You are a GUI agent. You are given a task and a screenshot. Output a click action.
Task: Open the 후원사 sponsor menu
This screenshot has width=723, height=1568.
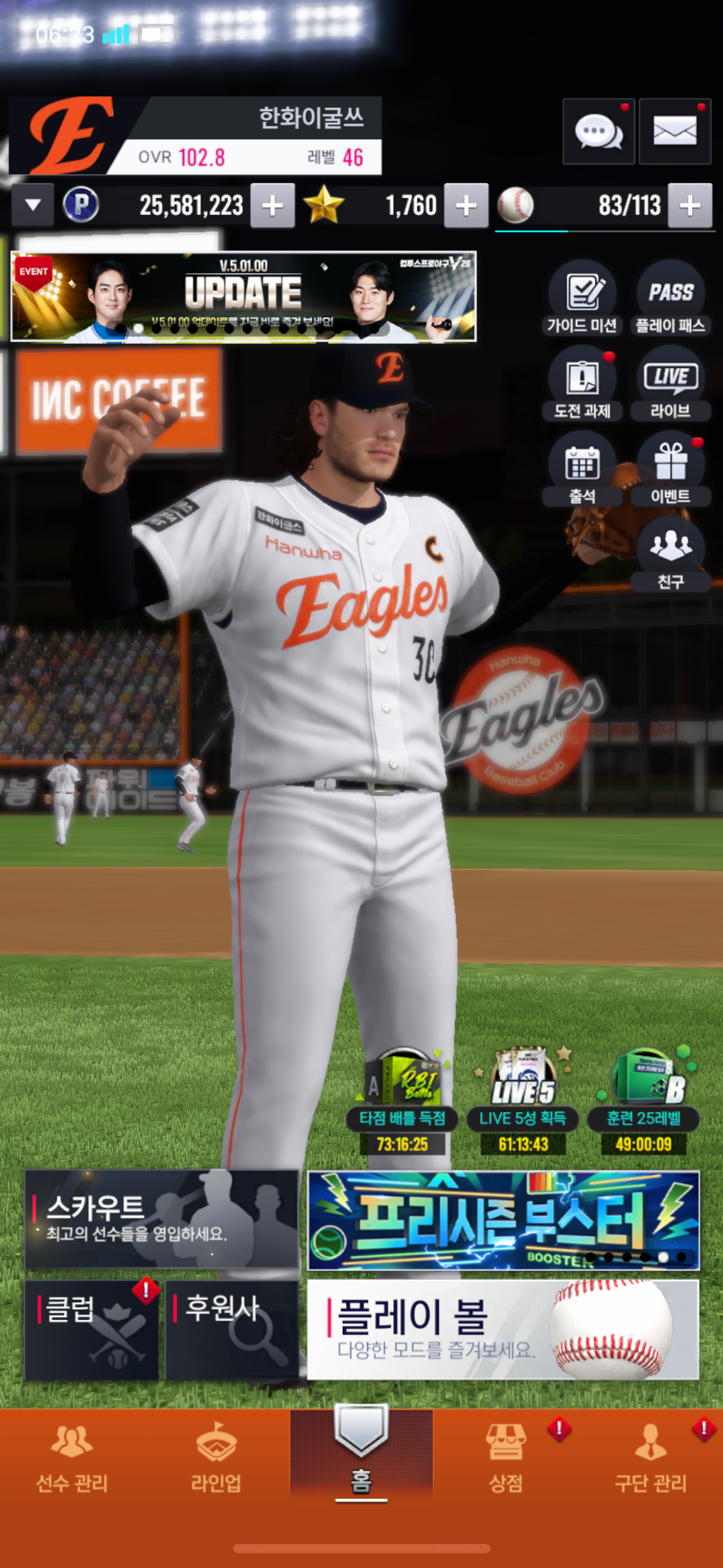pyautogui.click(x=231, y=1329)
